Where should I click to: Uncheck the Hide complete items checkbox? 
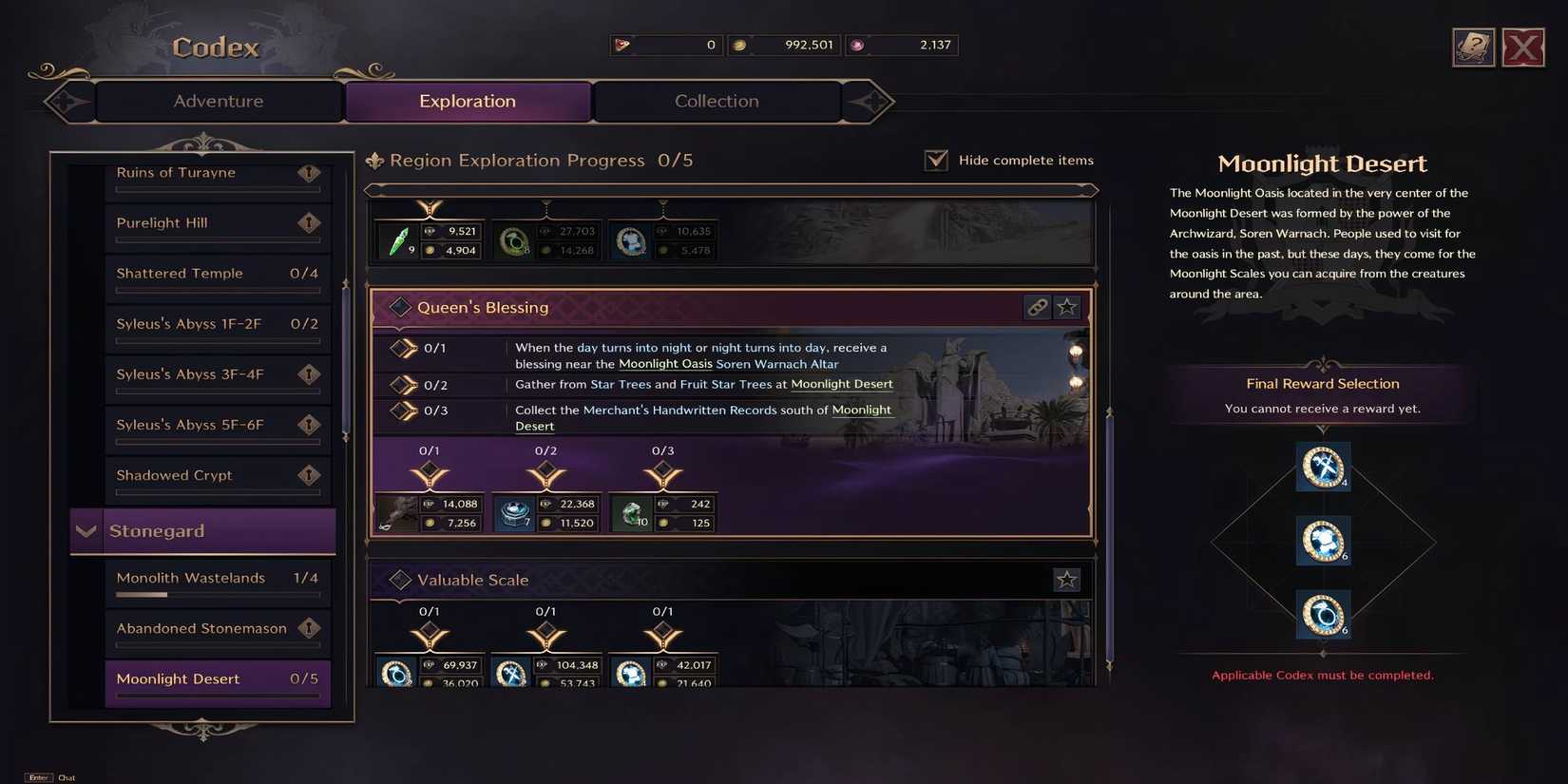tap(936, 160)
